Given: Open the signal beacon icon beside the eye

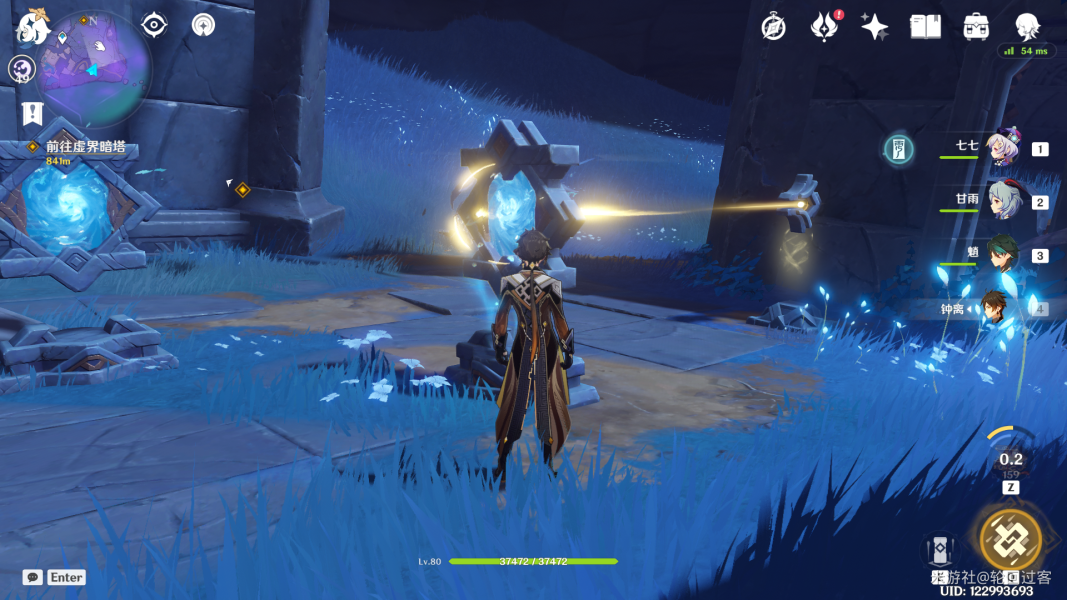Looking at the screenshot, I should coord(203,25).
